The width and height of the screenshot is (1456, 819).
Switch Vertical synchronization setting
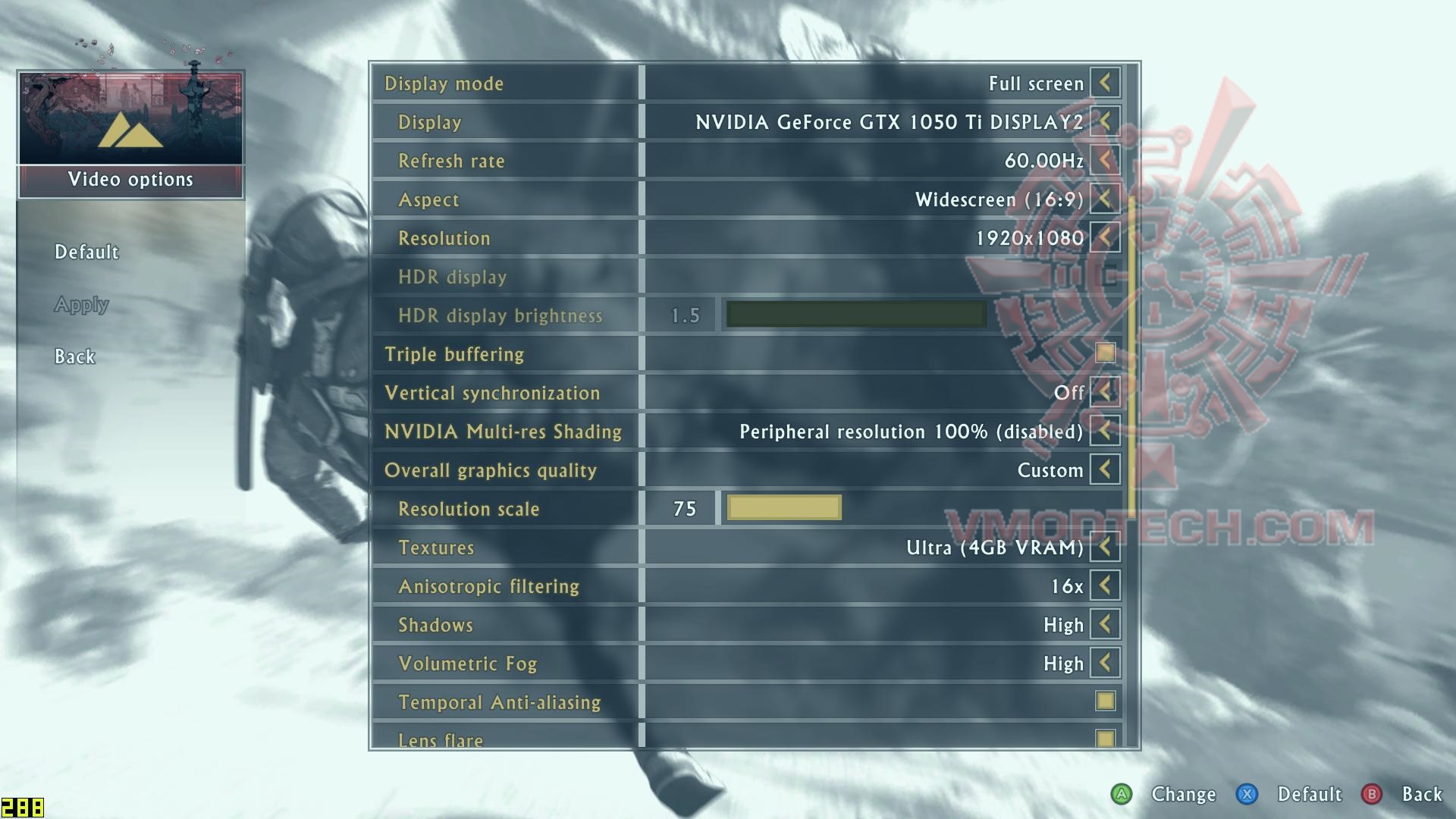click(1105, 392)
